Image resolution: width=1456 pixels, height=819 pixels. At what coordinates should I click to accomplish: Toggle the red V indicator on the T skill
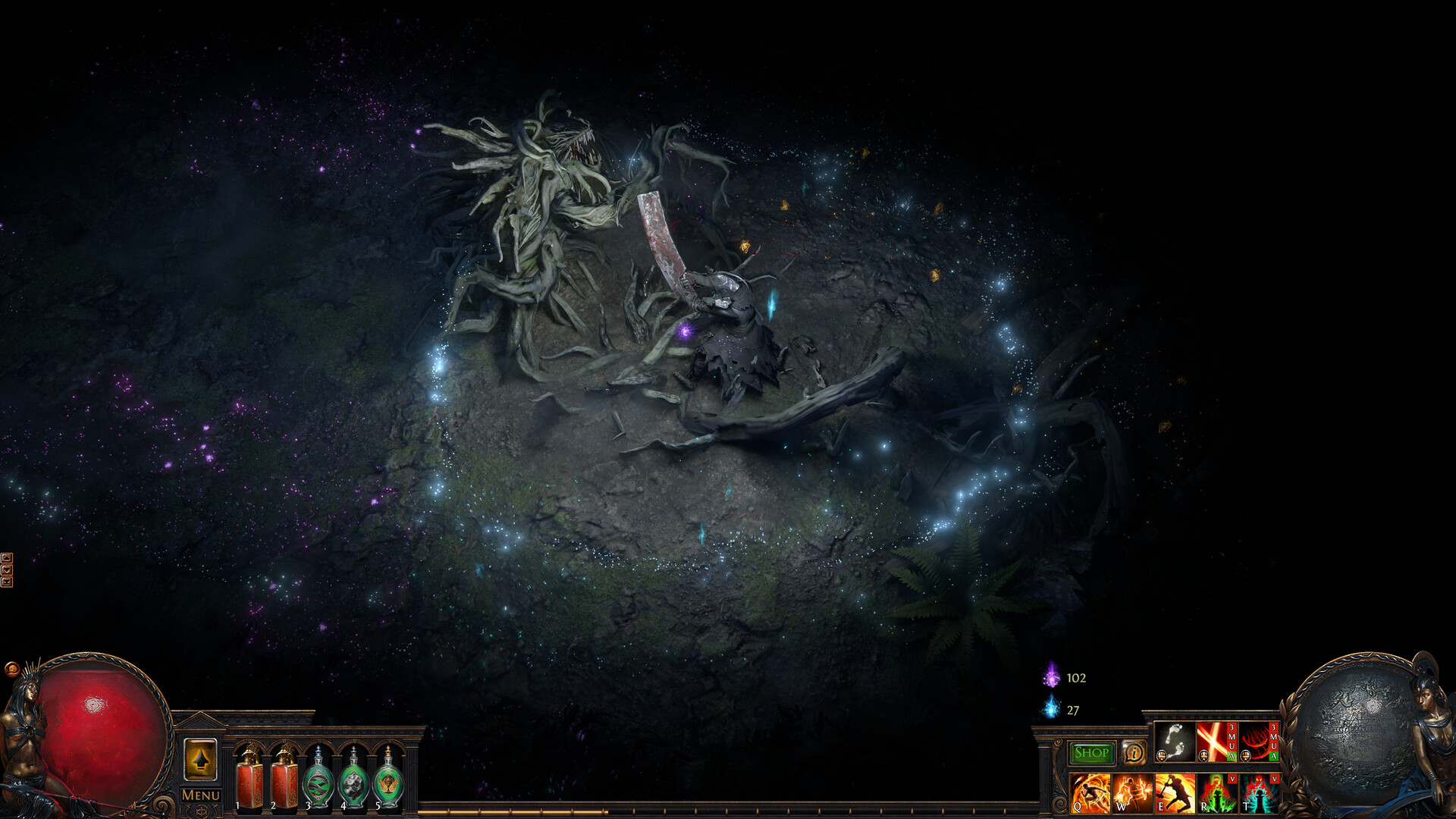(x=1275, y=779)
